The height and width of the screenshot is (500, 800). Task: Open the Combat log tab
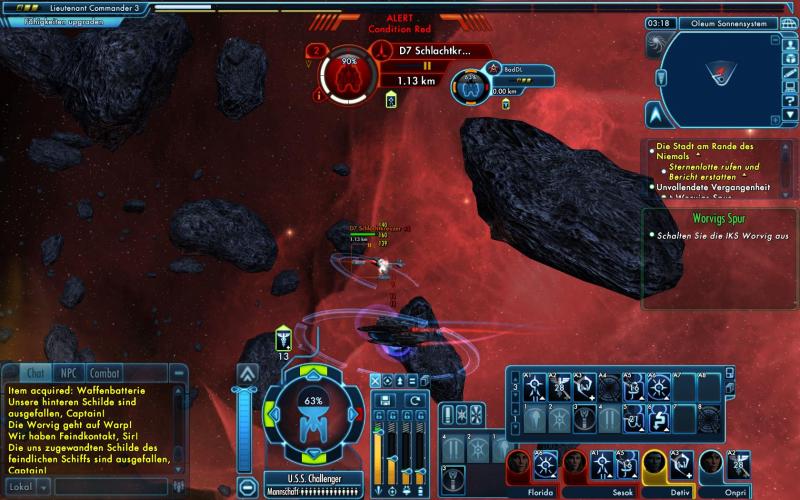[104, 372]
